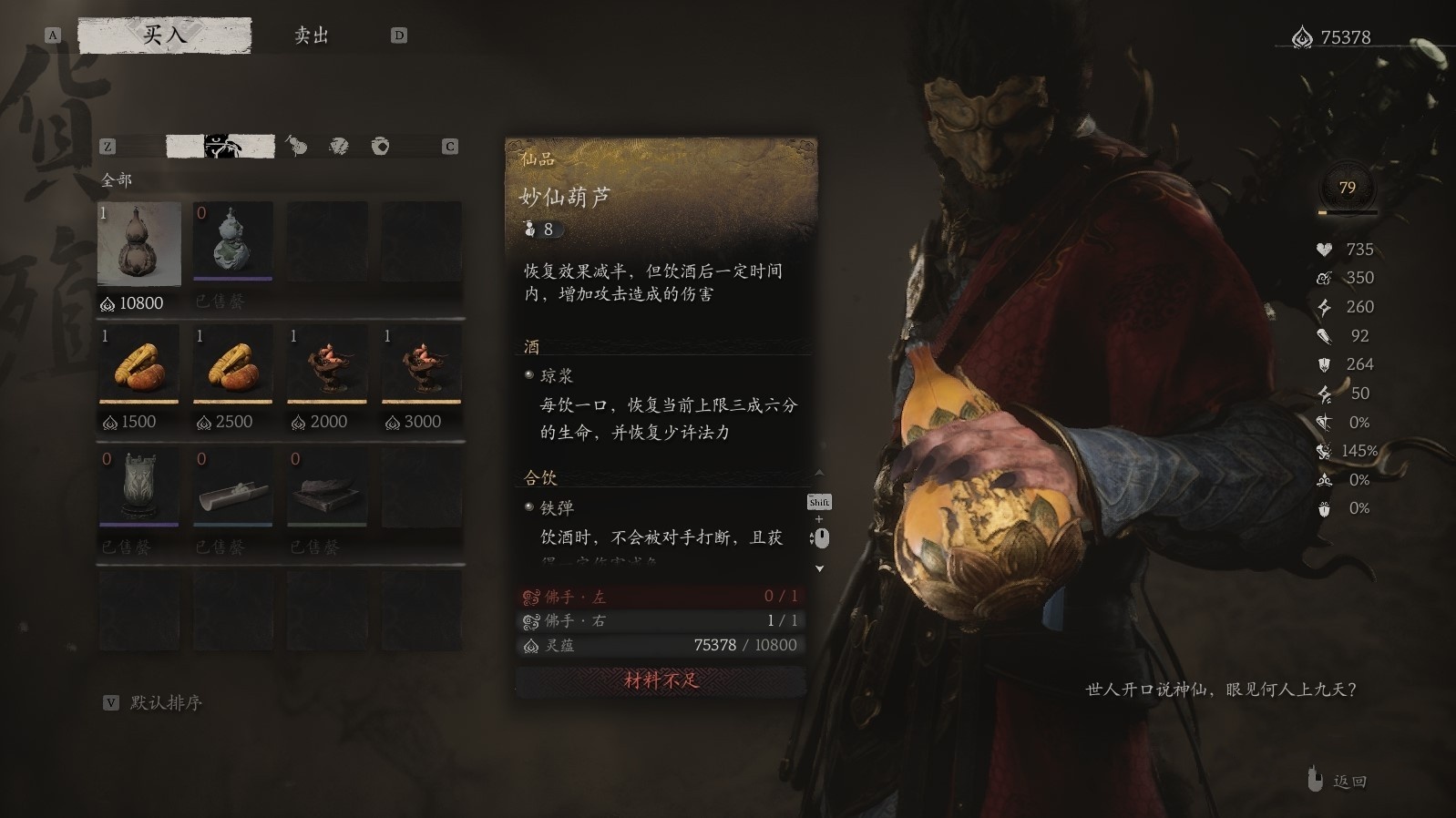The height and width of the screenshot is (818, 1456).
Task: Select the 妙仙葫芦 thumbnail priced at 10800
Action: 138,243
